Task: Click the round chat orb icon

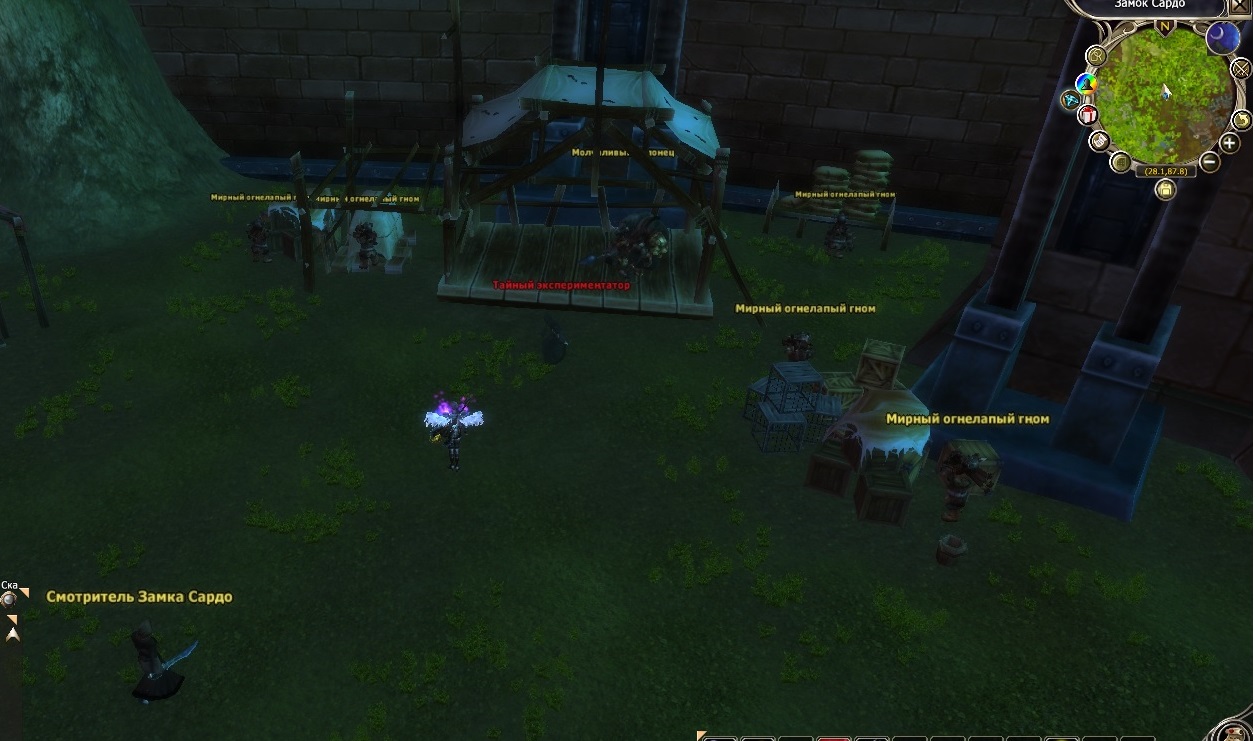Action: click(10, 599)
